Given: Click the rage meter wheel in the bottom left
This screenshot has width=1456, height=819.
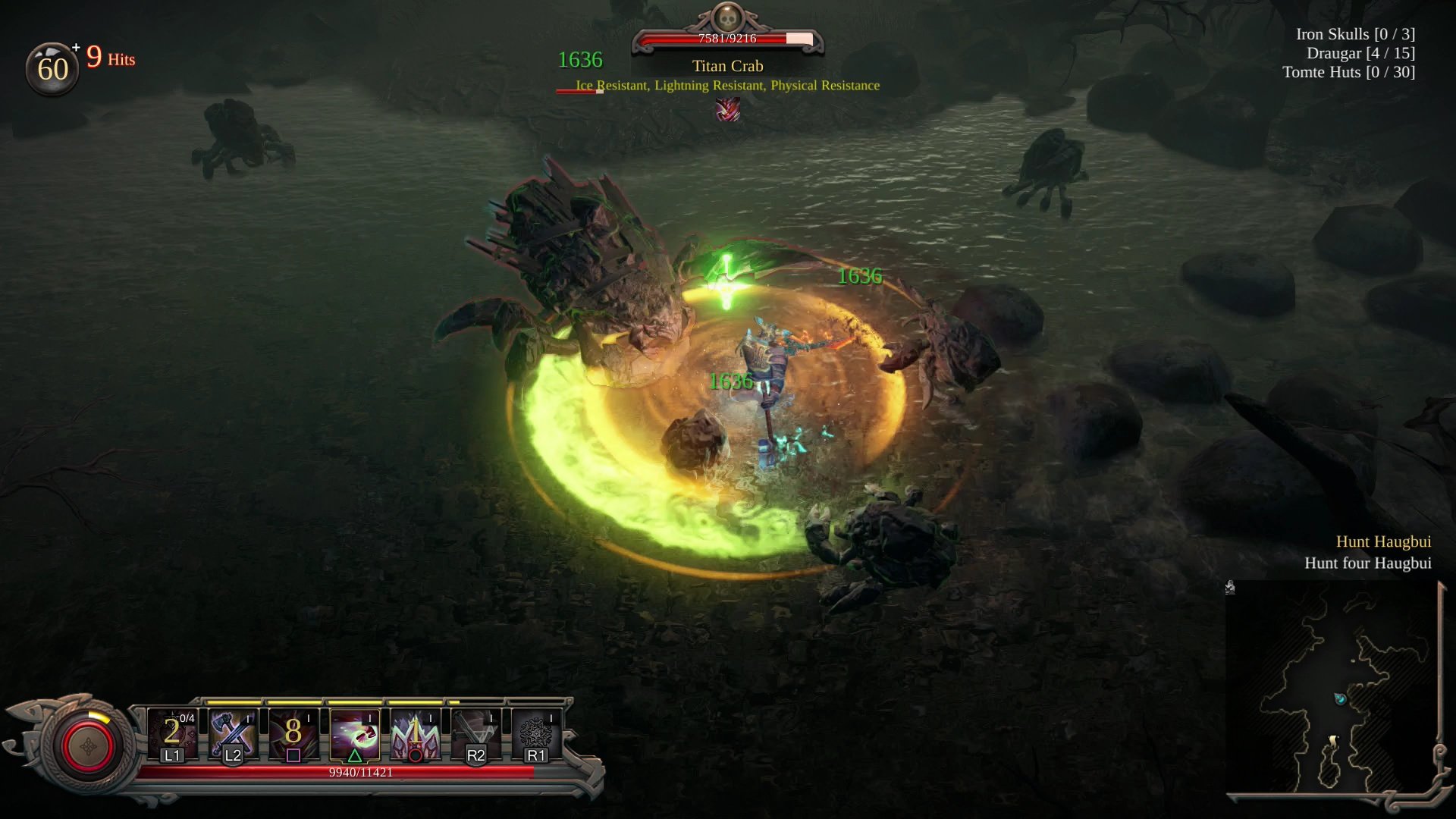Looking at the screenshot, I should [x=87, y=745].
